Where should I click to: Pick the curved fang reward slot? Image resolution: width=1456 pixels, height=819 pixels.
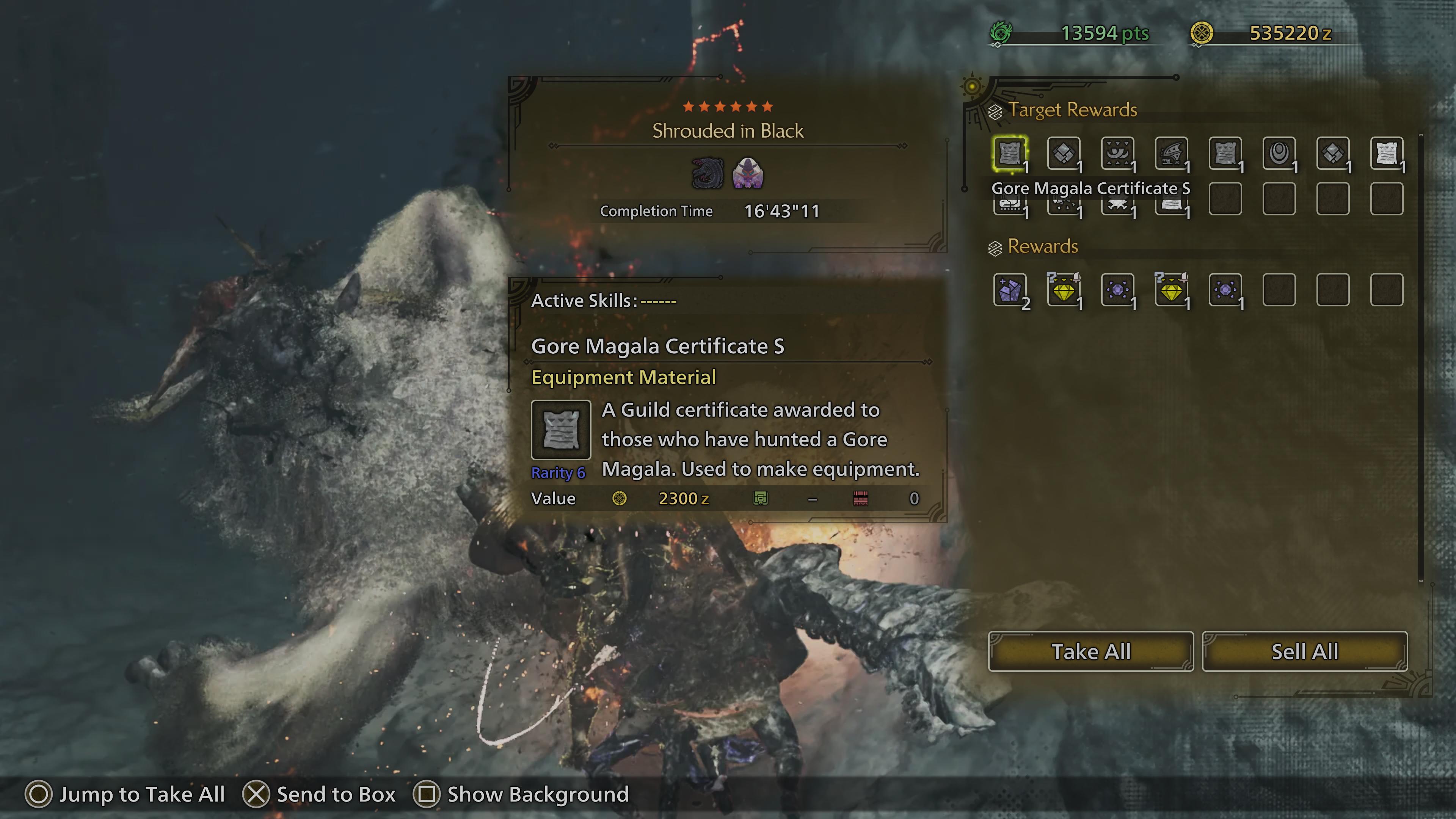pos(1117,152)
